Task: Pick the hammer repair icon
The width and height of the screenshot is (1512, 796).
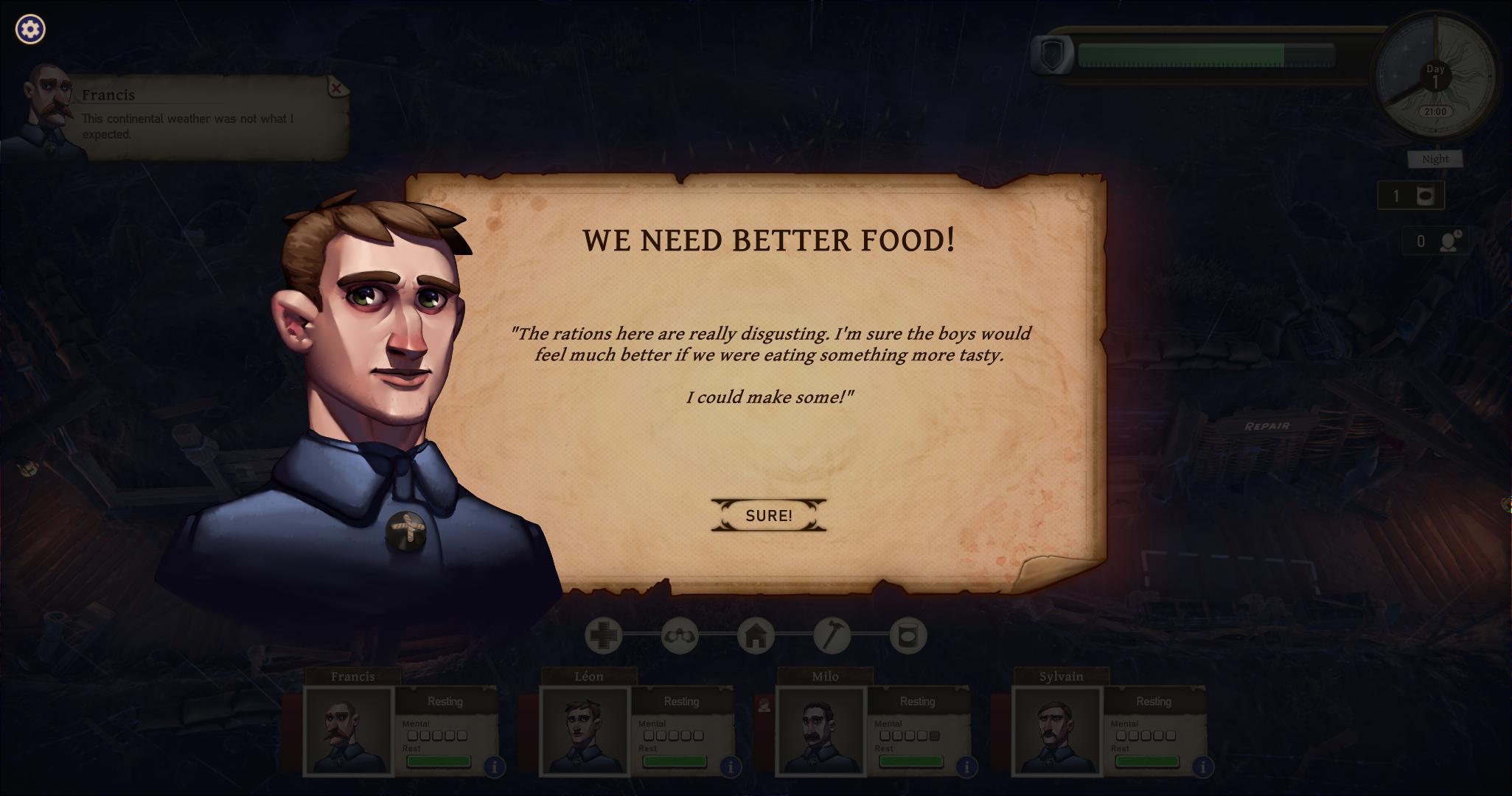Action: coord(832,635)
